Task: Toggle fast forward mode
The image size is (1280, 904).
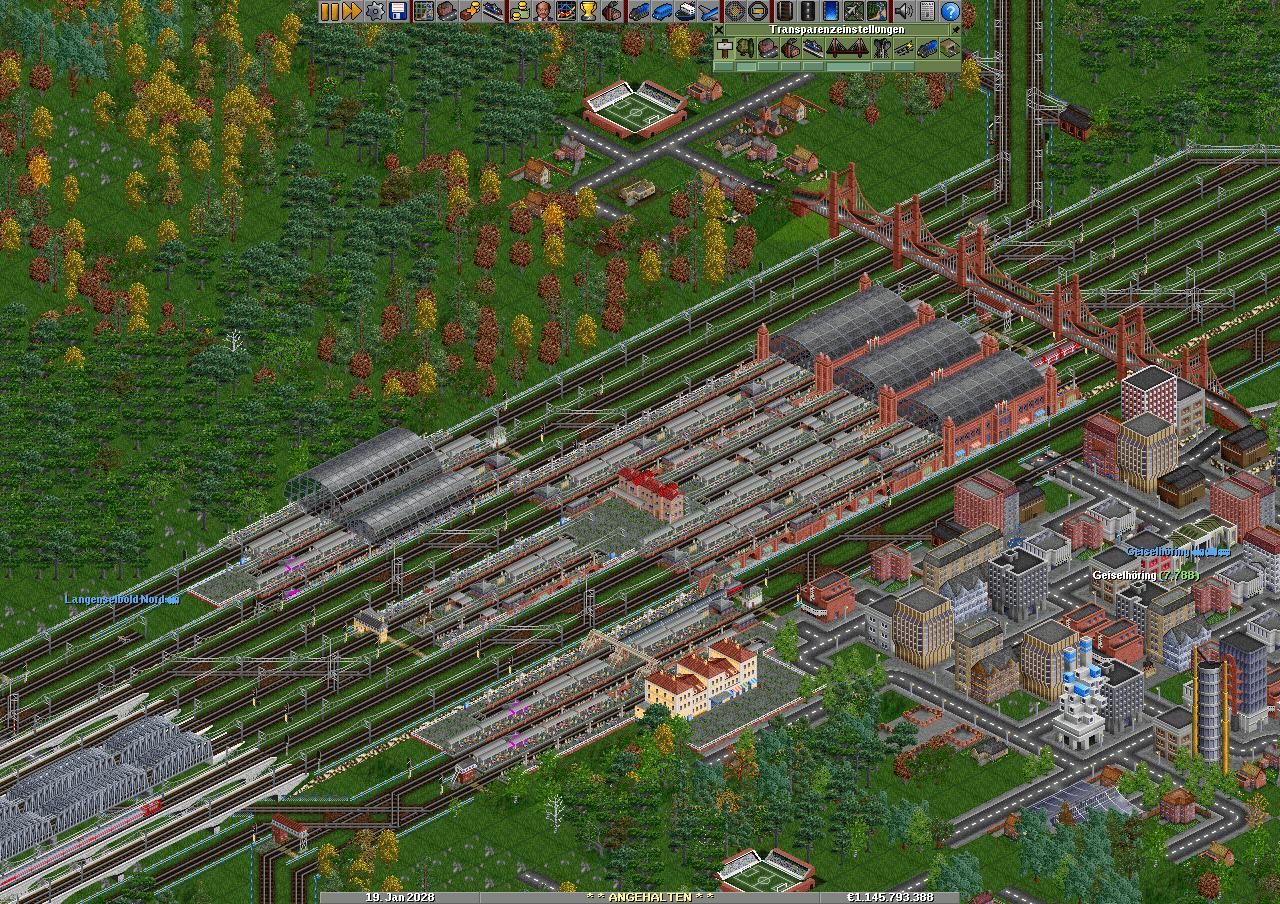Action: coord(351,11)
